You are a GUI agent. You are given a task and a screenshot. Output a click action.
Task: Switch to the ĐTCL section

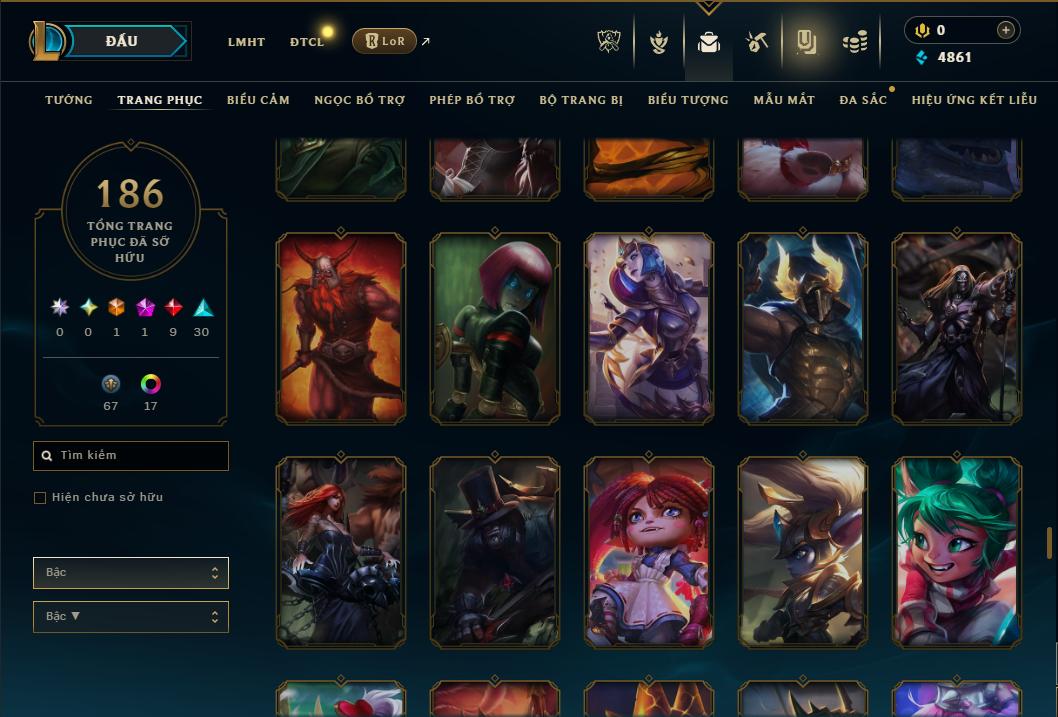pyautogui.click(x=307, y=42)
